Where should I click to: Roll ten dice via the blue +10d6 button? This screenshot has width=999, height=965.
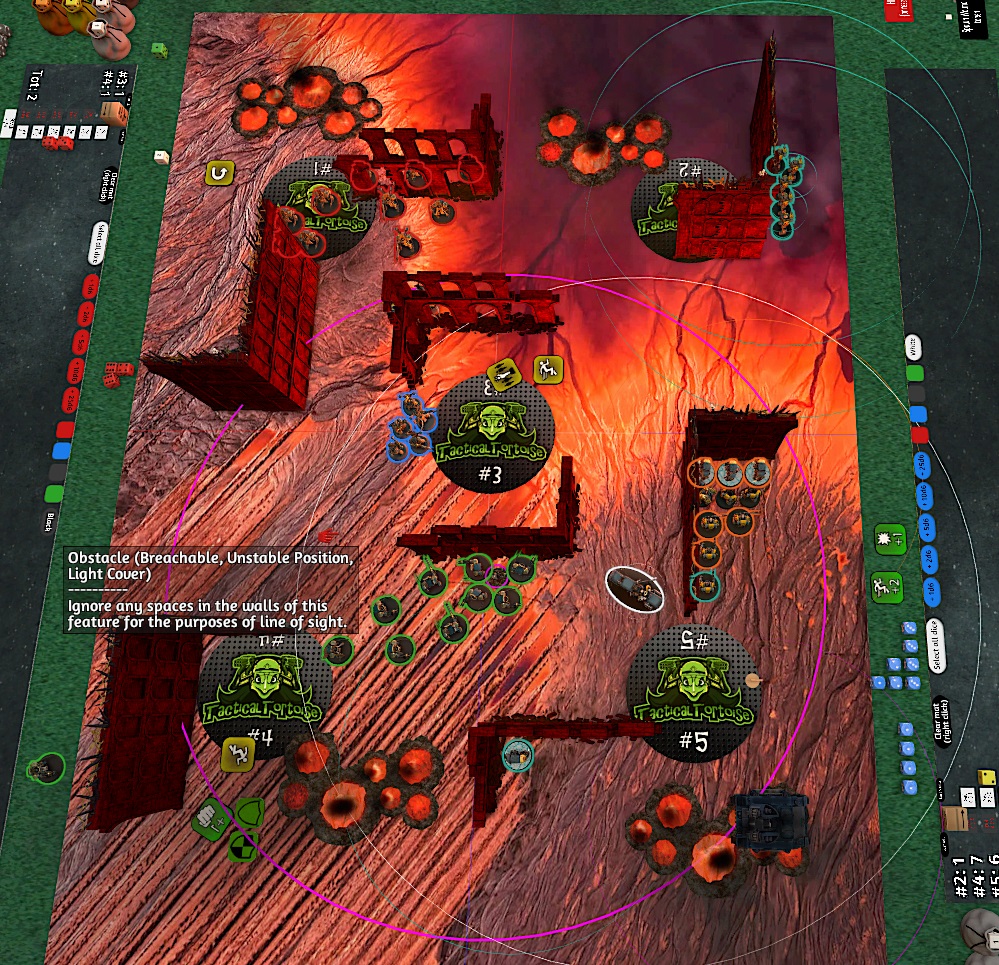tap(923, 492)
